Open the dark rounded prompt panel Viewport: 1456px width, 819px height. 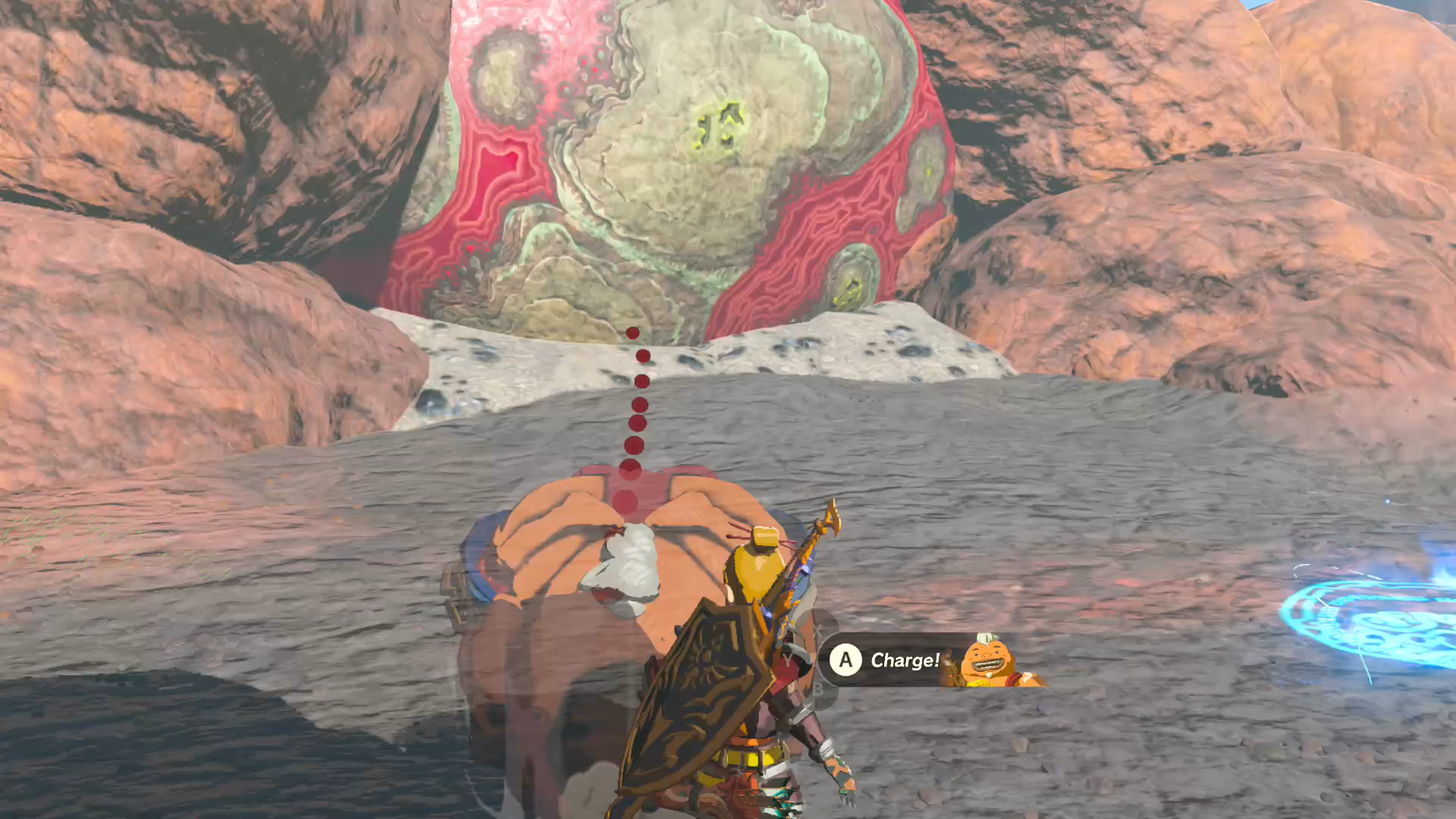click(x=910, y=659)
